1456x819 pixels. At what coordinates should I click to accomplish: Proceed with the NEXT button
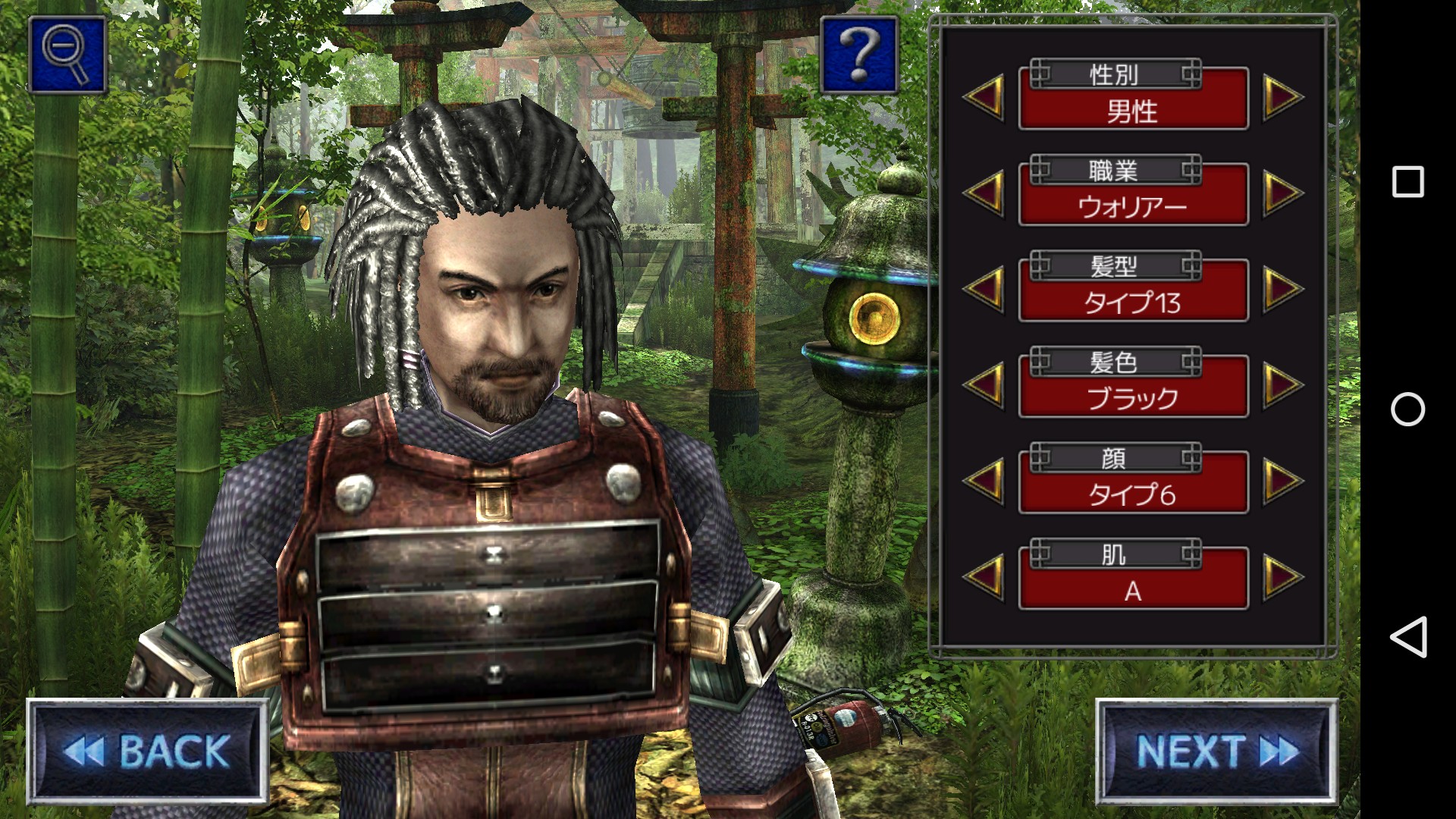(x=1216, y=751)
